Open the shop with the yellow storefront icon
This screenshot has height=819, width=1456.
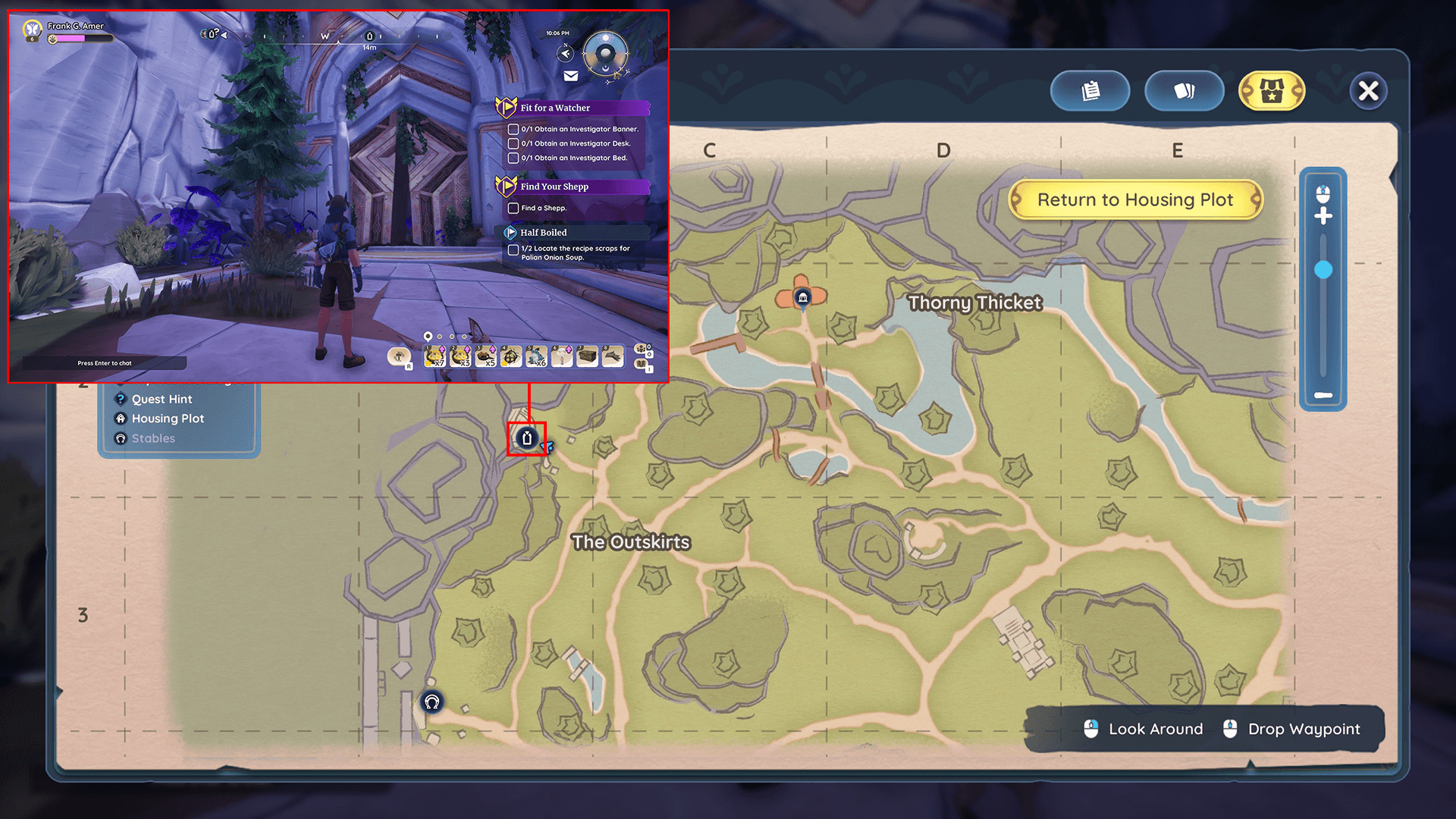click(1271, 91)
